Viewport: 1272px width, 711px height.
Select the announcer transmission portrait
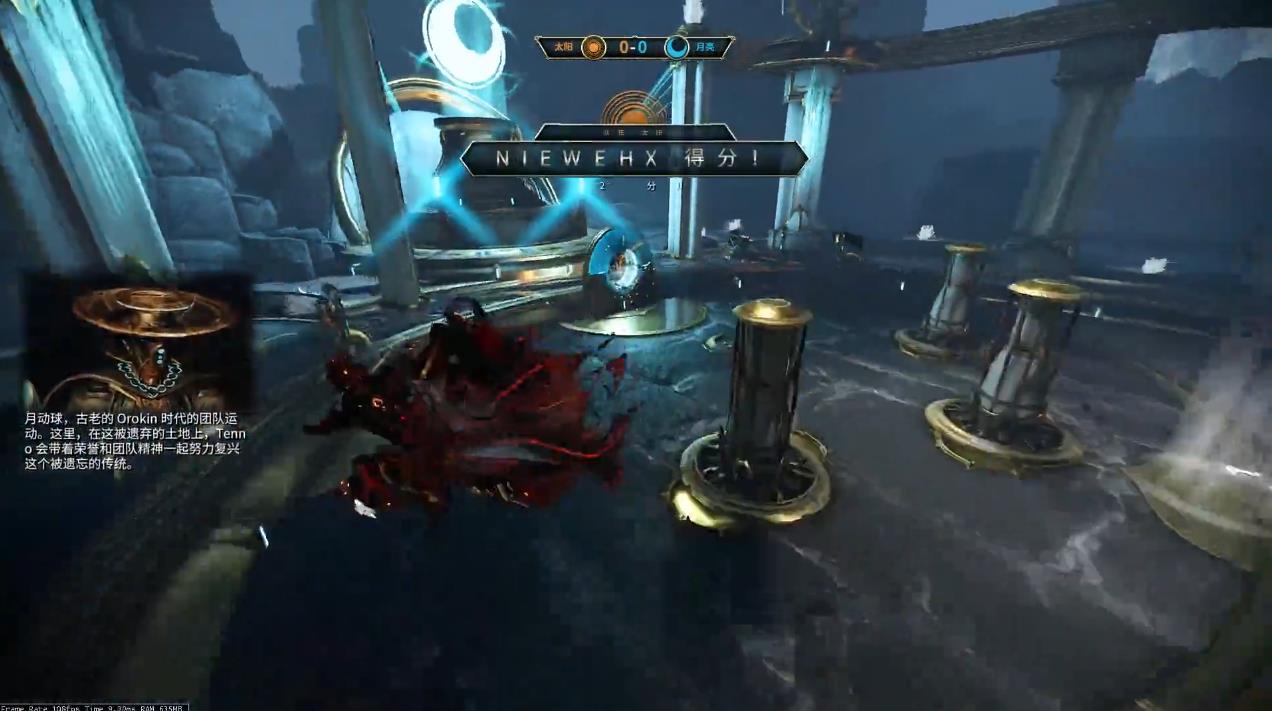137,341
